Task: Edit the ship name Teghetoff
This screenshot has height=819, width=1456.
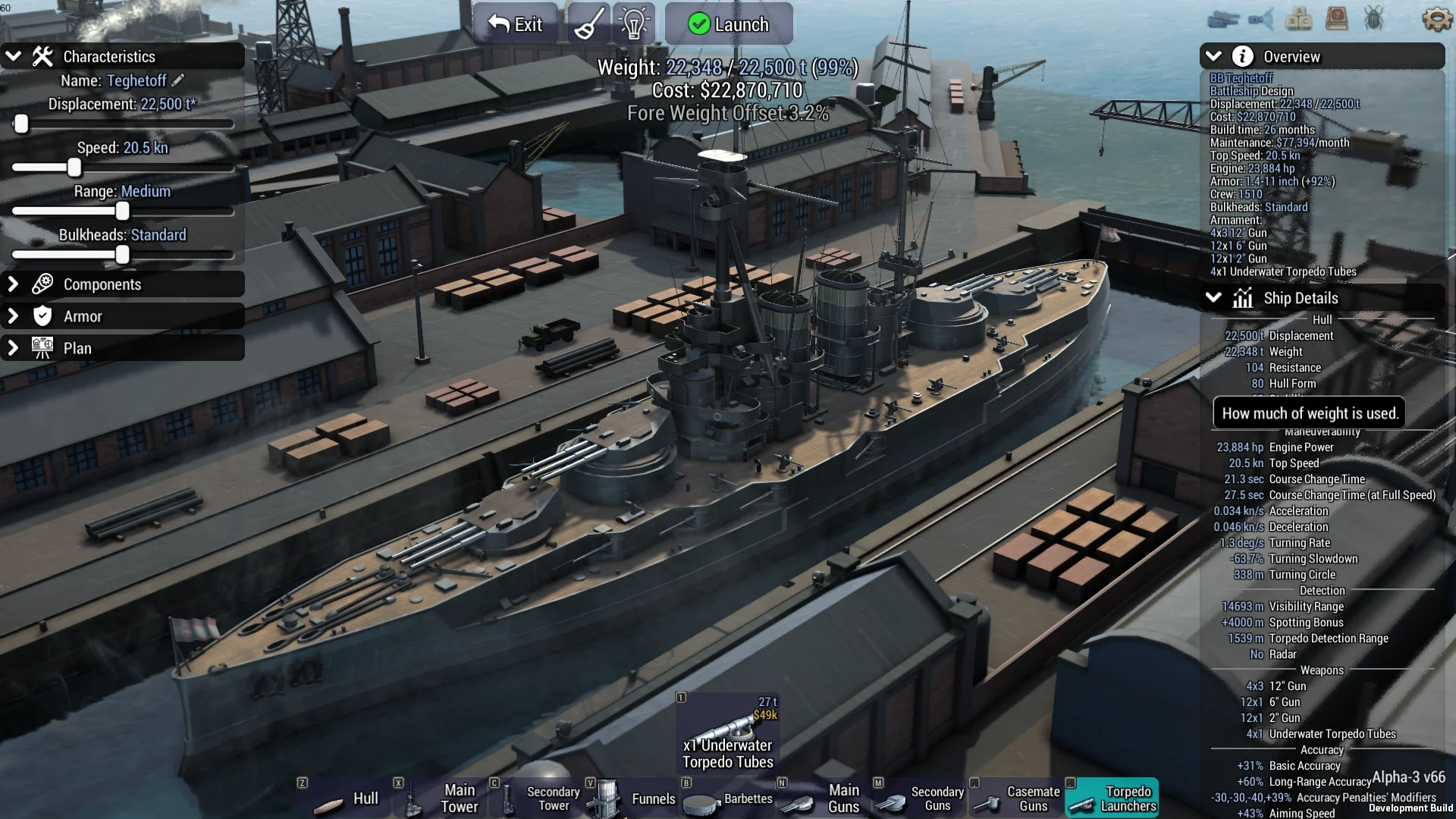Action: click(178, 80)
